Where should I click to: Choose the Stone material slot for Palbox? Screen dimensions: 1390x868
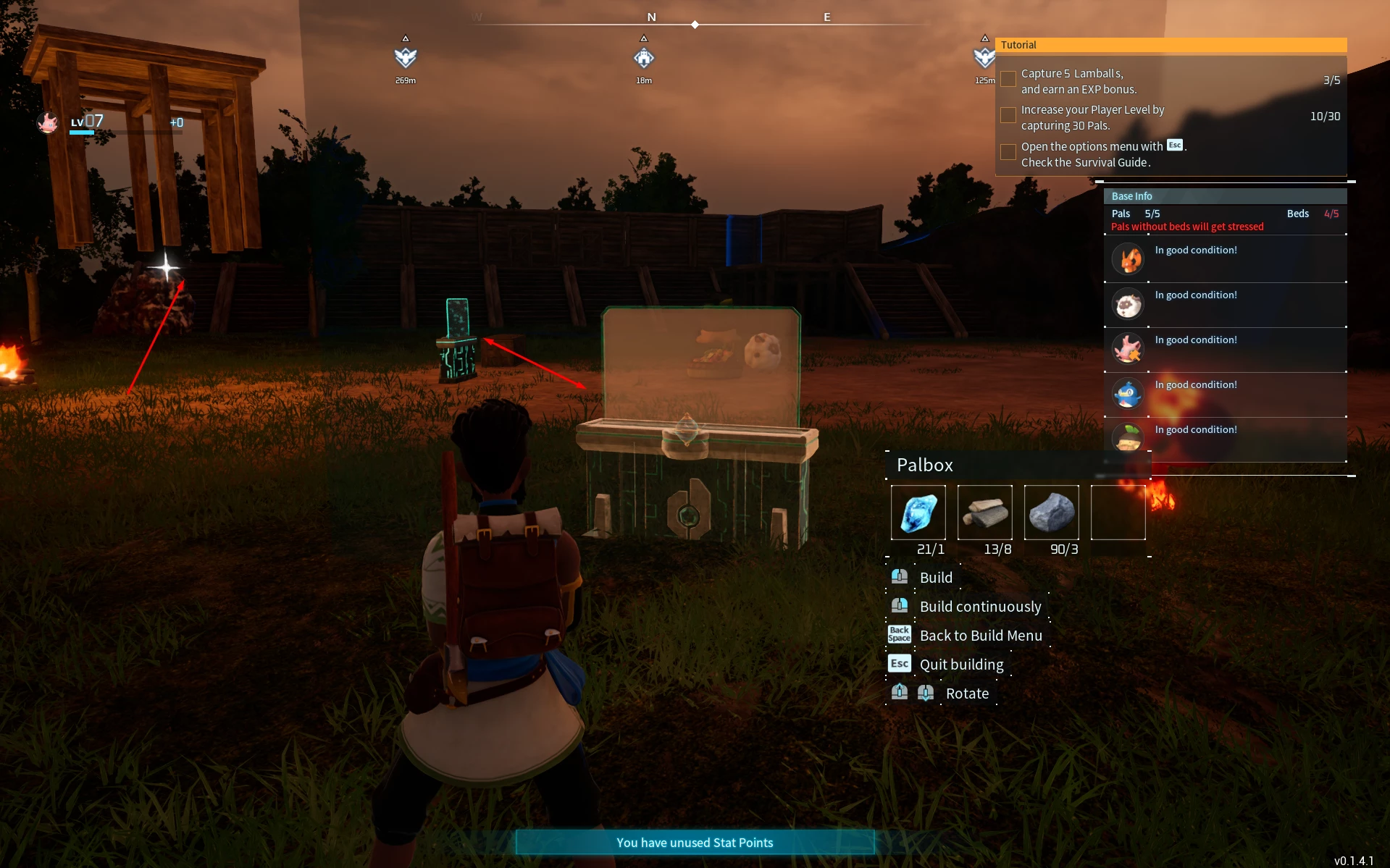(x=1051, y=513)
